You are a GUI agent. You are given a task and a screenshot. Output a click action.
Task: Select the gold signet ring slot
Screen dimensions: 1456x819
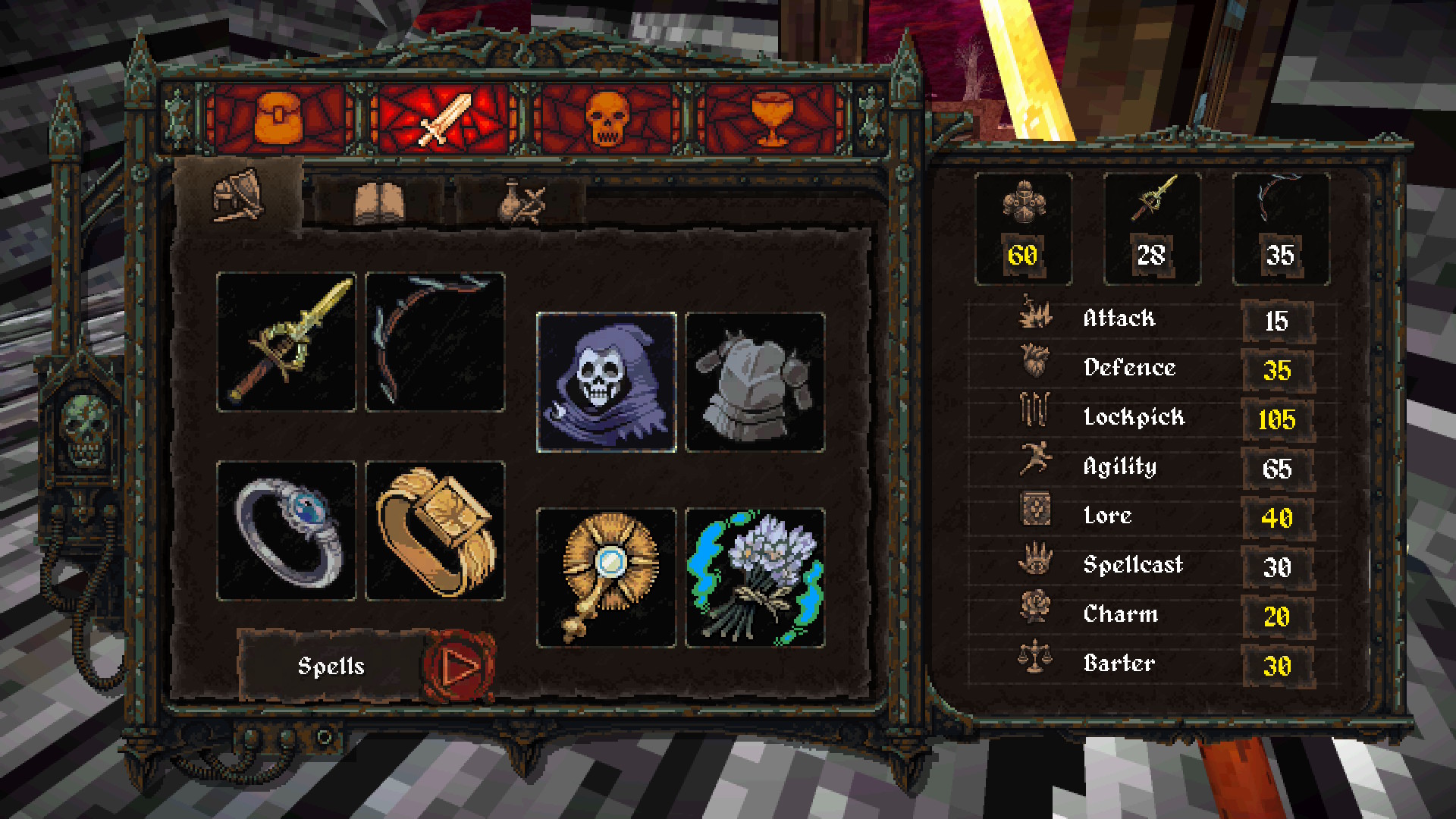click(435, 531)
